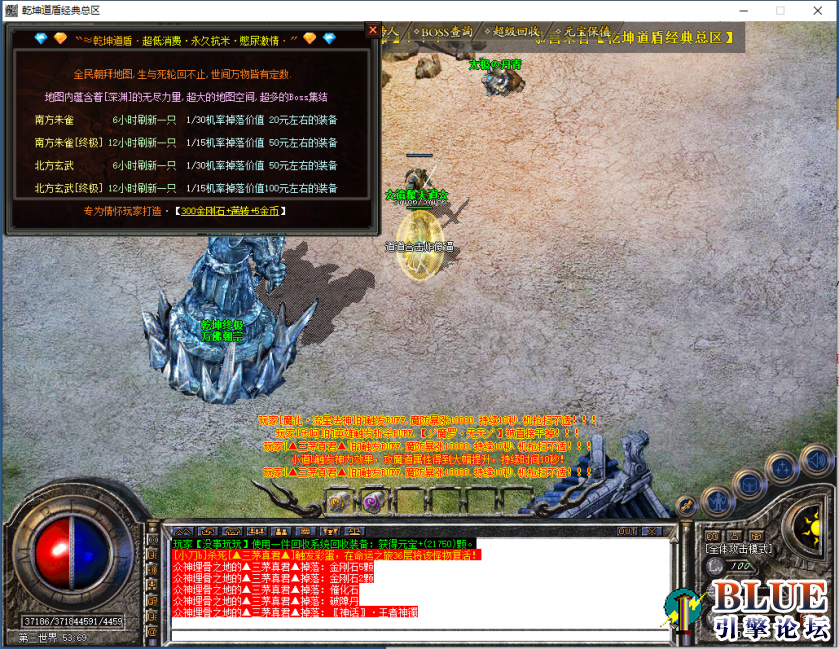Close the 乾坤道盾 info panel
This screenshot has height=649, width=839.
[373, 30]
